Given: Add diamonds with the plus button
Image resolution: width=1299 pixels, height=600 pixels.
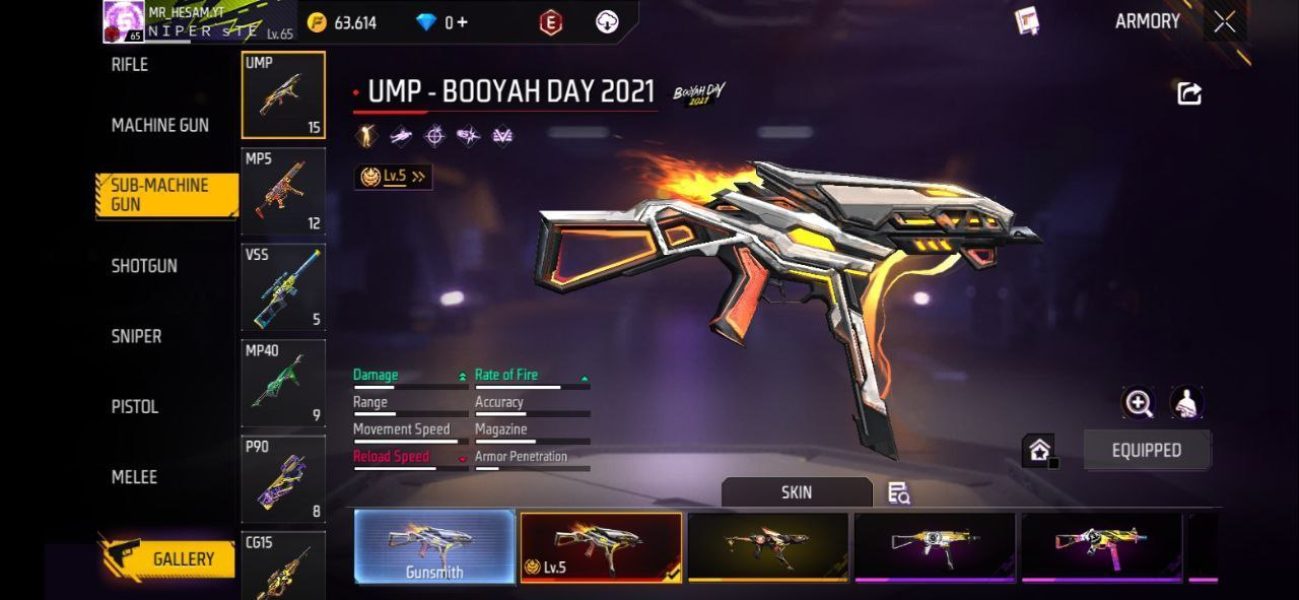Looking at the screenshot, I should [x=462, y=22].
